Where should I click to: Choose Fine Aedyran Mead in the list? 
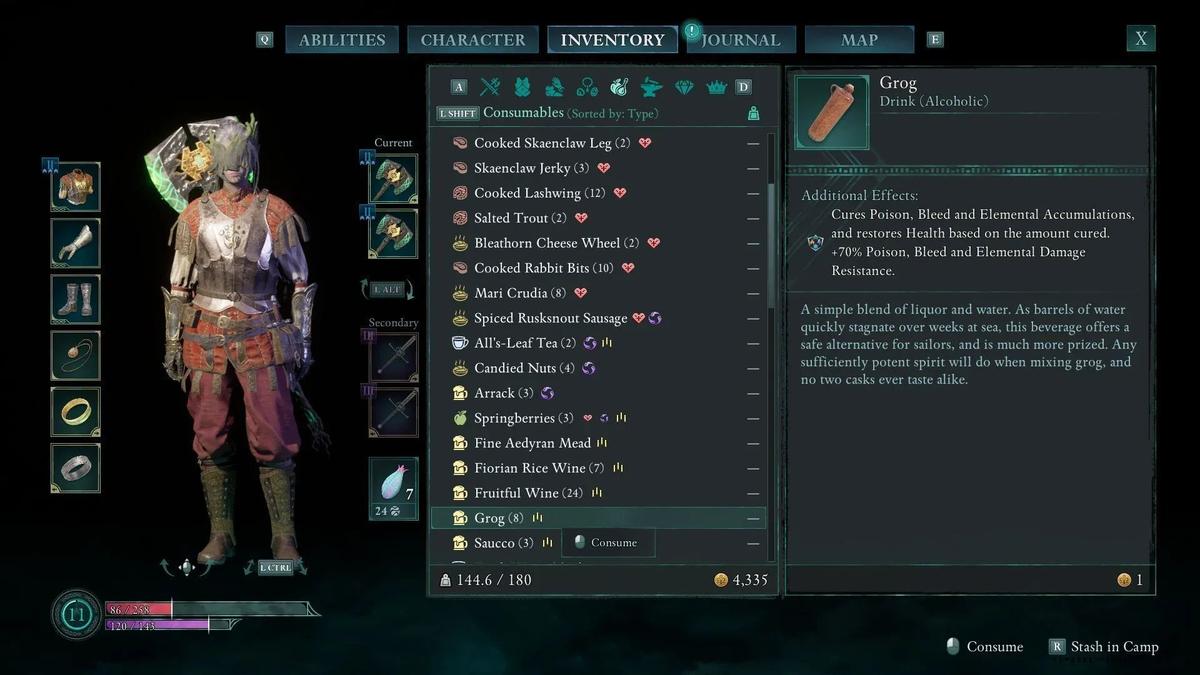(532, 443)
